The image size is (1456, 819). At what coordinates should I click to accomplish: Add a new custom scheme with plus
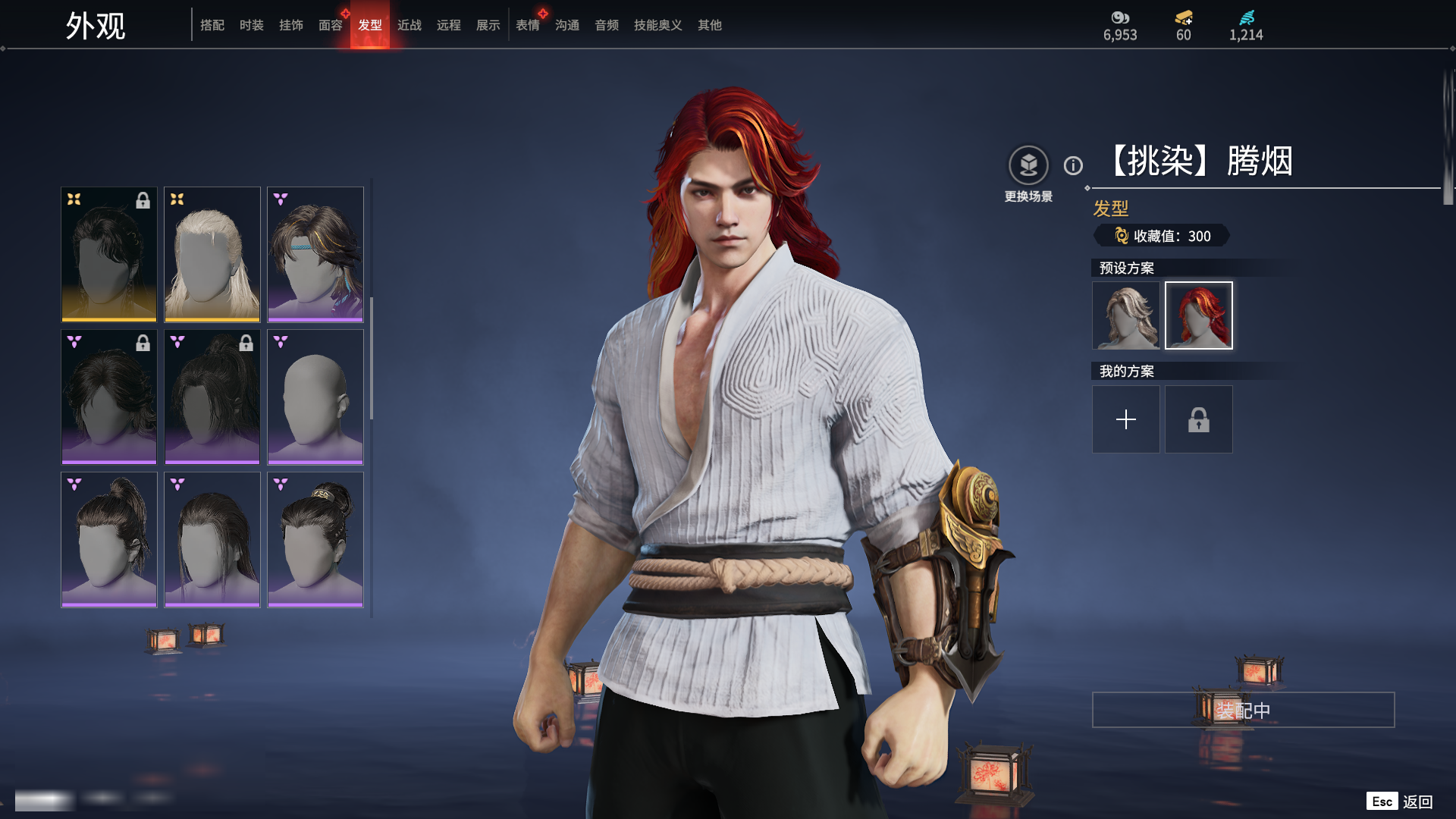pos(1126,419)
